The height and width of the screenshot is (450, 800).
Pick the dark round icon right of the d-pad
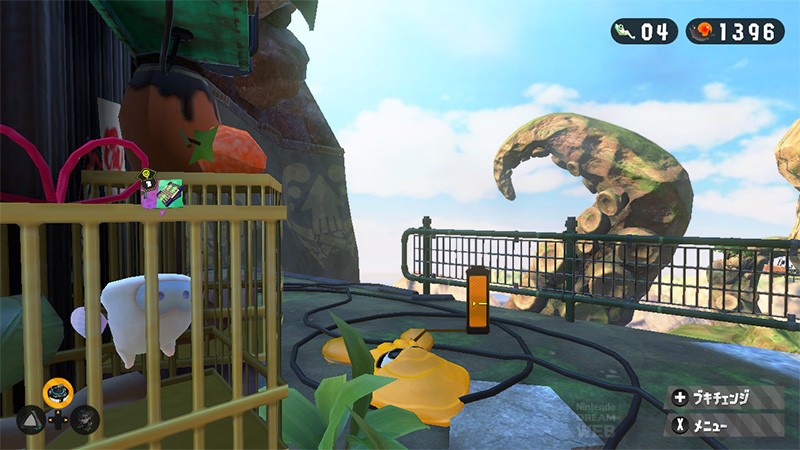tap(85, 418)
